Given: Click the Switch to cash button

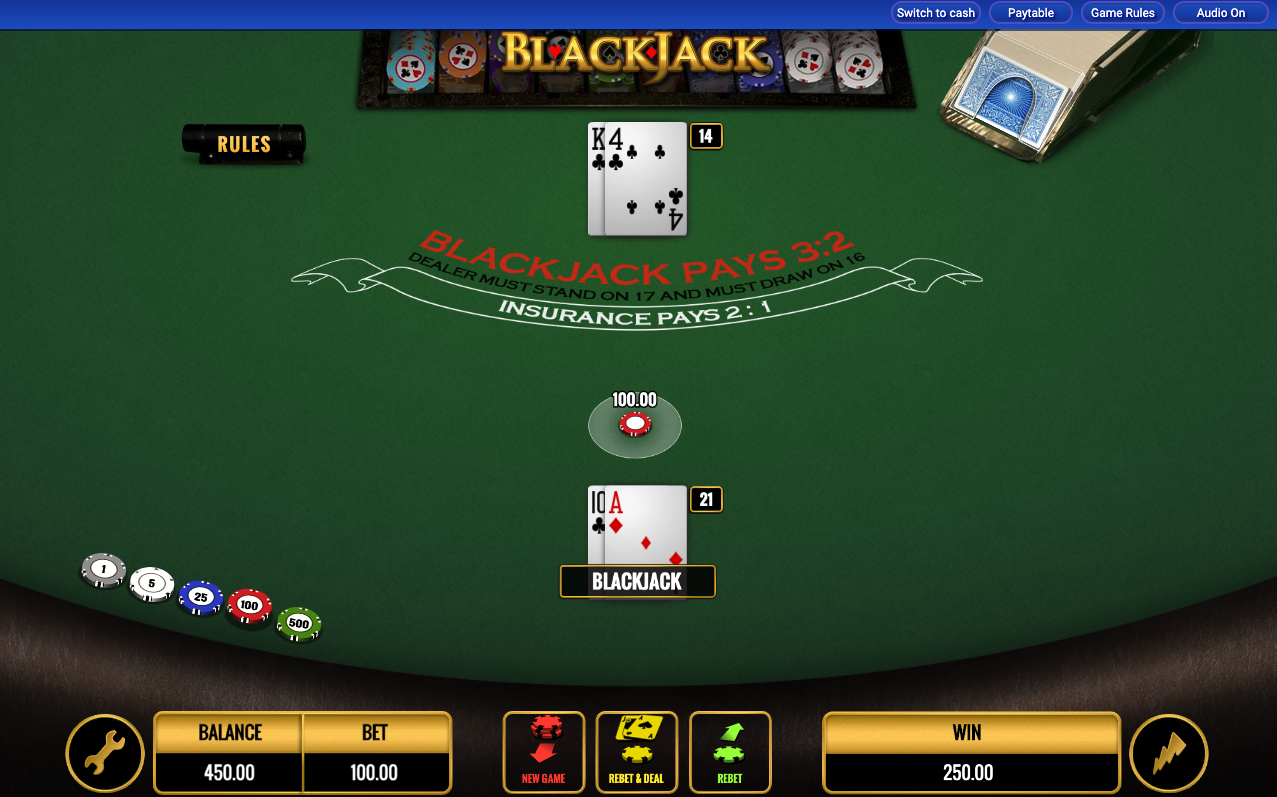Looking at the screenshot, I should coord(935,13).
